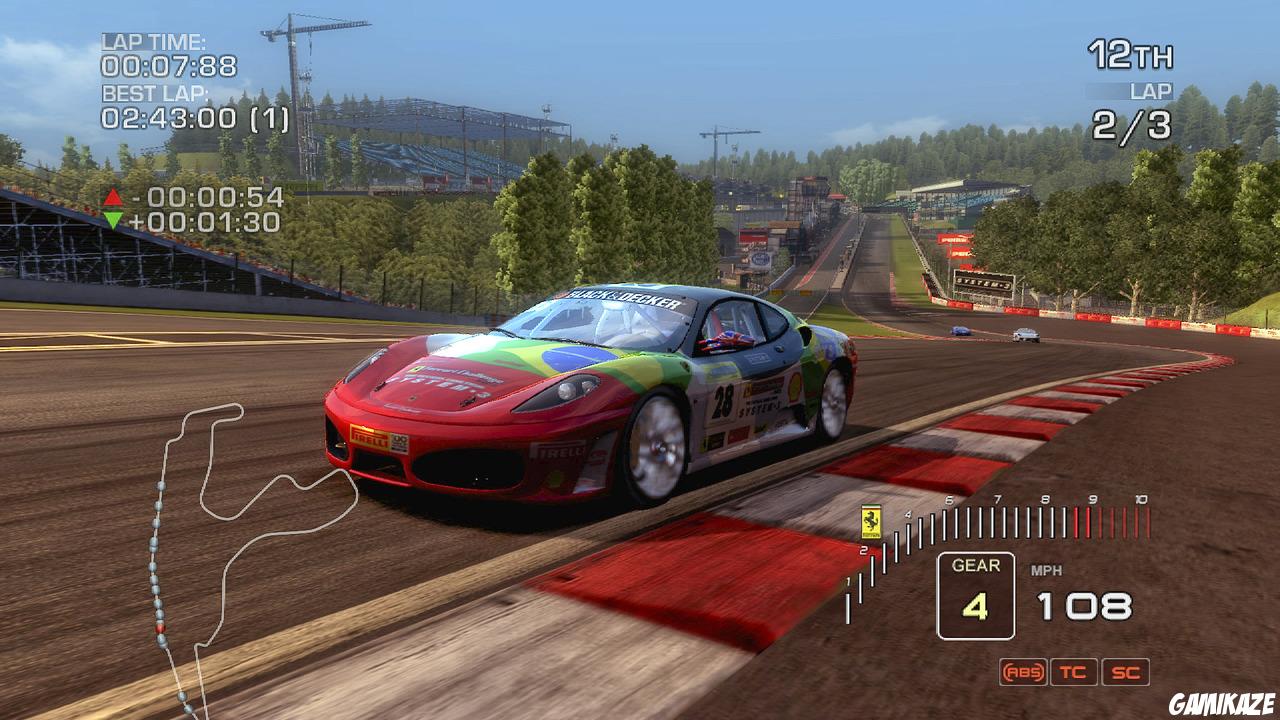Click the ABS indicator icon

click(1022, 672)
